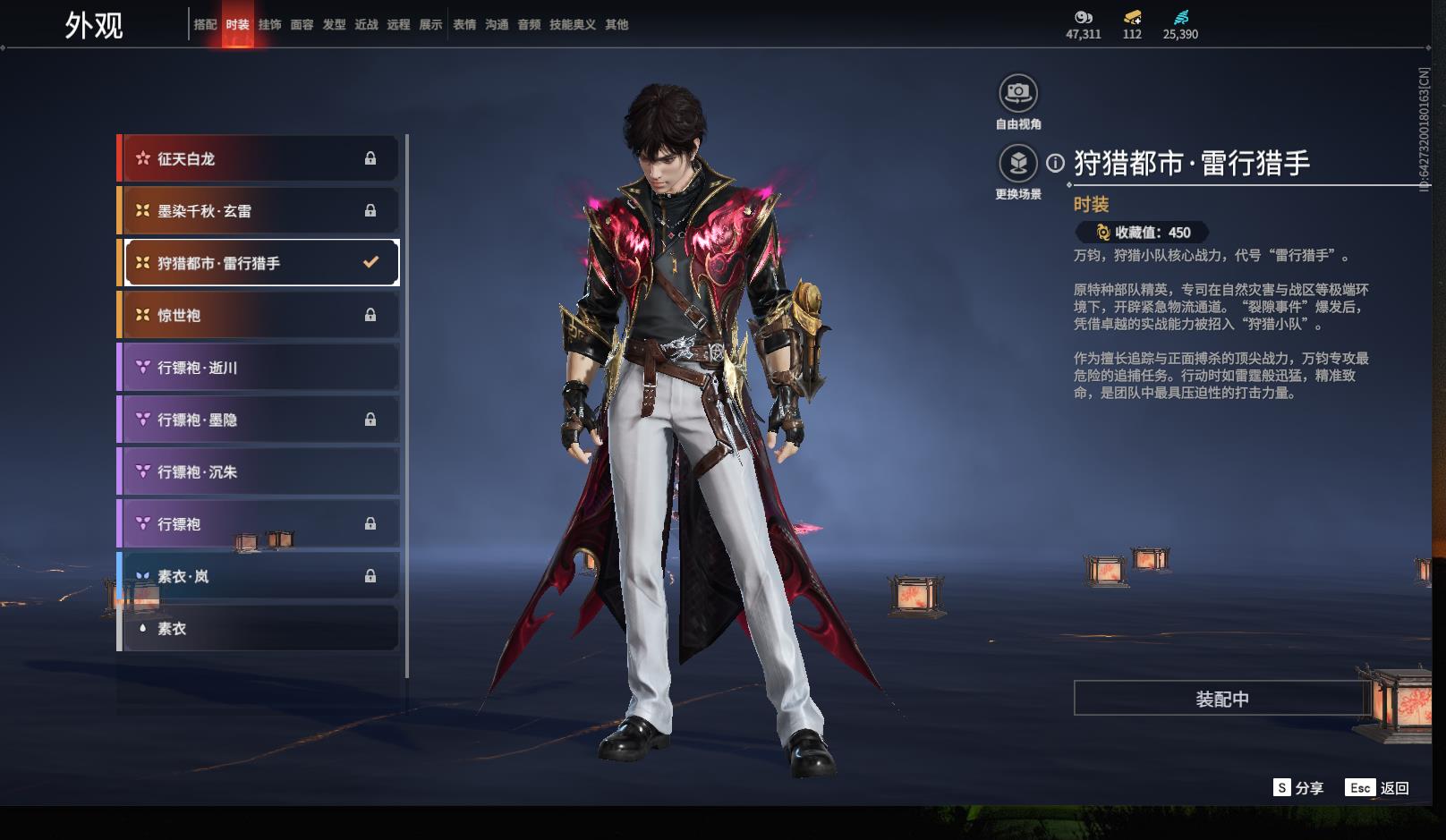Open the 面容 face tab

pyautogui.click(x=302, y=25)
